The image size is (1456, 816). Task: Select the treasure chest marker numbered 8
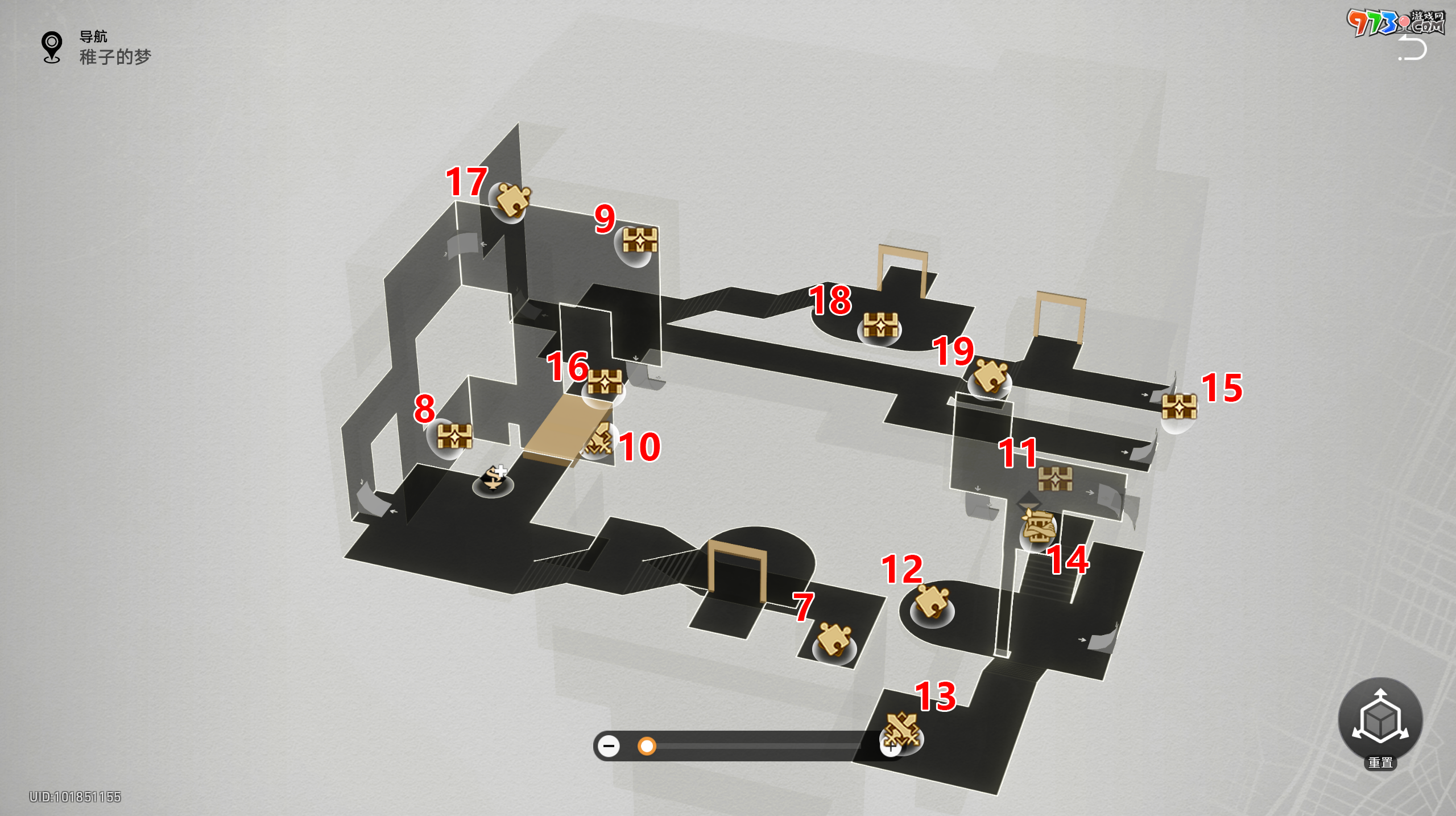pos(454,437)
